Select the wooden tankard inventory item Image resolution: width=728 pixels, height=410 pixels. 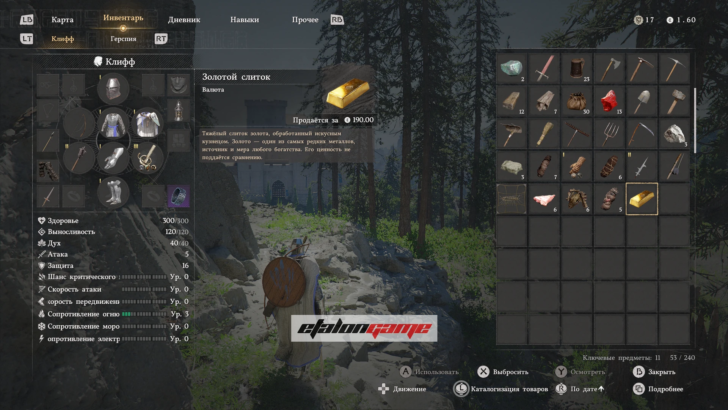coord(576,68)
